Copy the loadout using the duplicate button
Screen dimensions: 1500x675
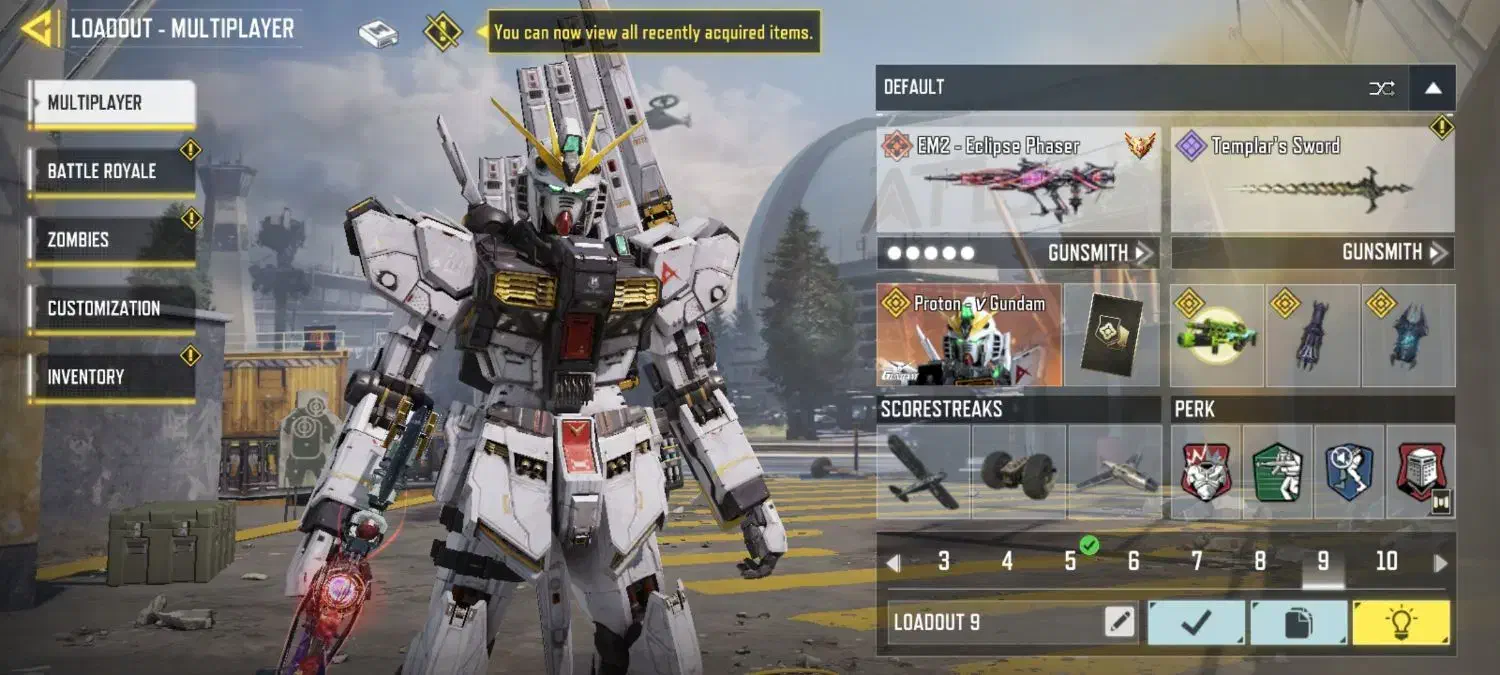(1298, 623)
